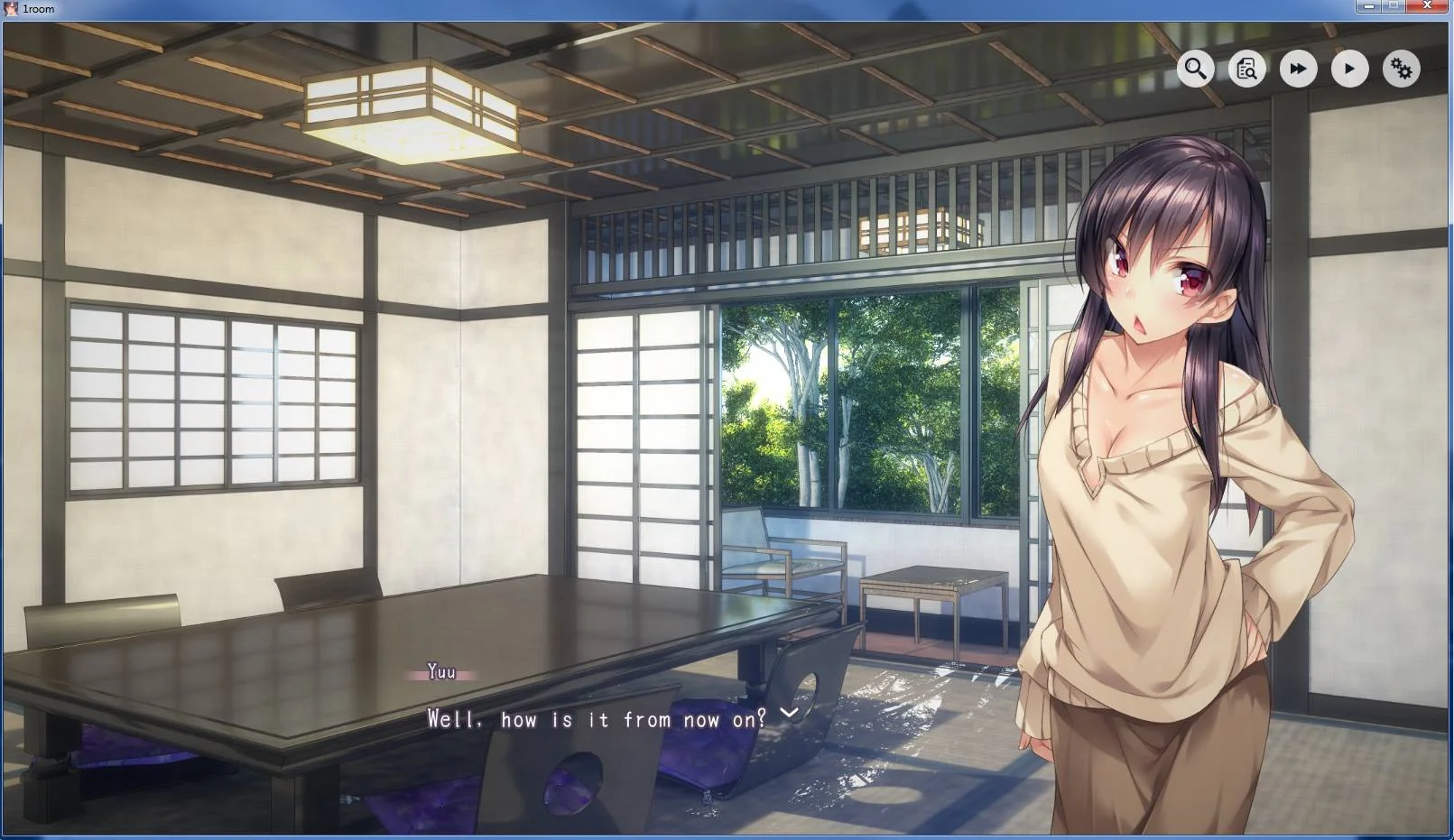Image resolution: width=1454 pixels, height=840 pixels.
Task: Click the minimize icon on the title bar
Action: [1368, 6]
